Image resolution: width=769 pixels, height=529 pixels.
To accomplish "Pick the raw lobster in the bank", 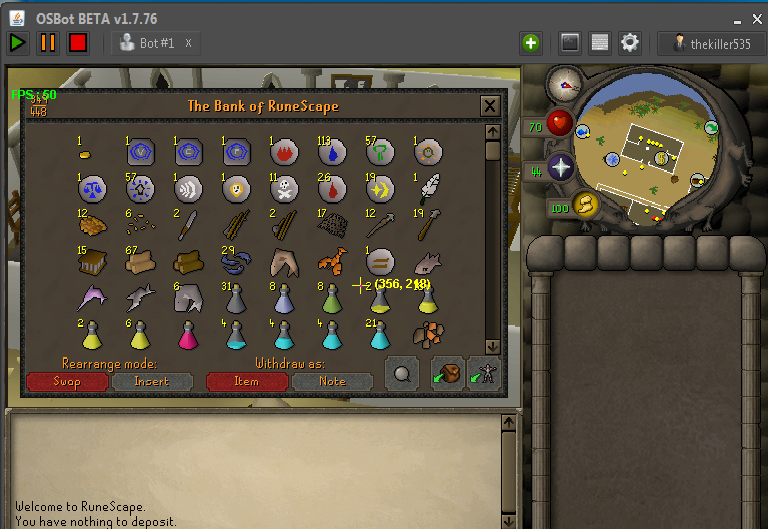I will (332, 262).
